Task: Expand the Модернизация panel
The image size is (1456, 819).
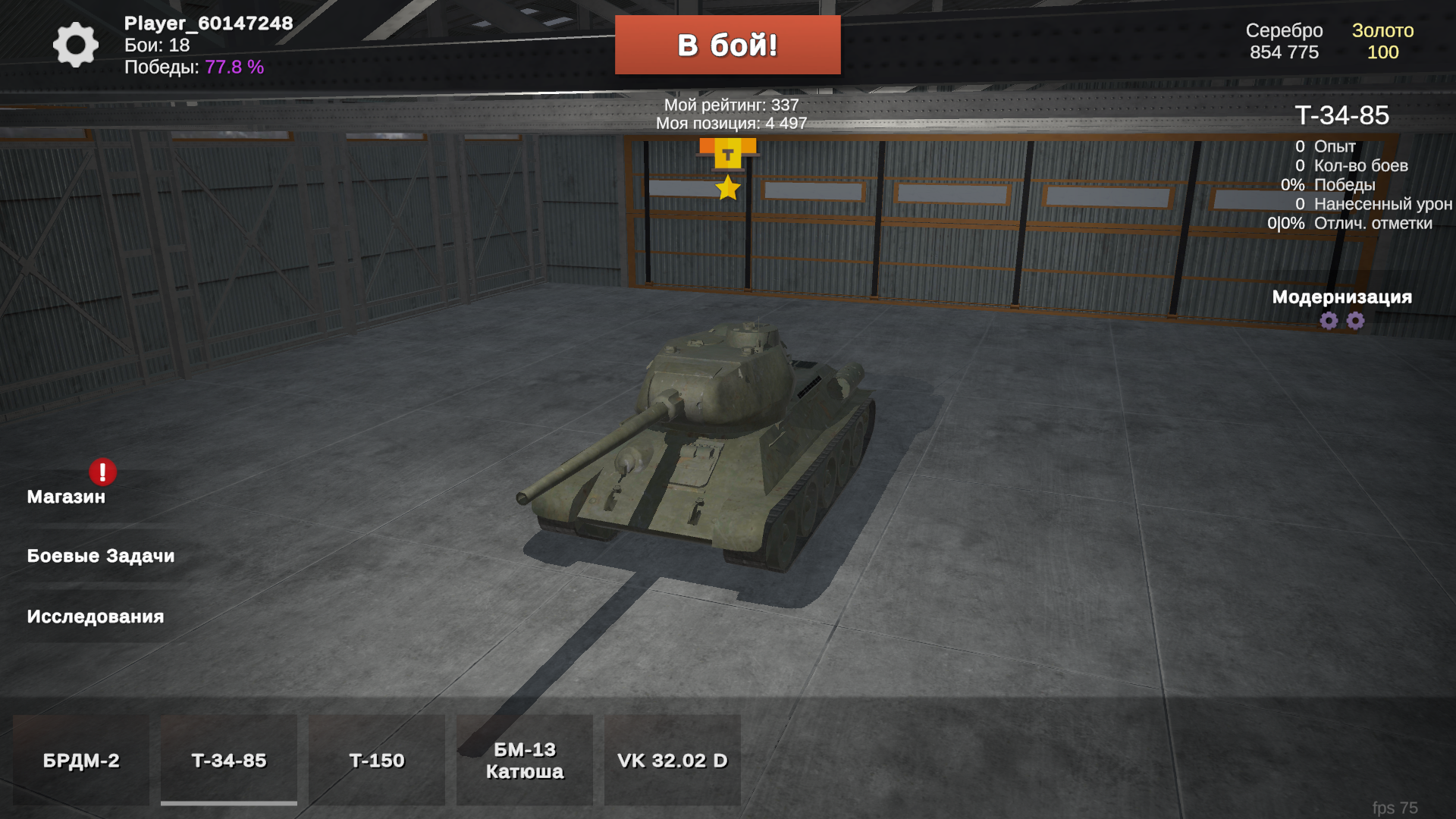Action: click(x=1342, y=299)
